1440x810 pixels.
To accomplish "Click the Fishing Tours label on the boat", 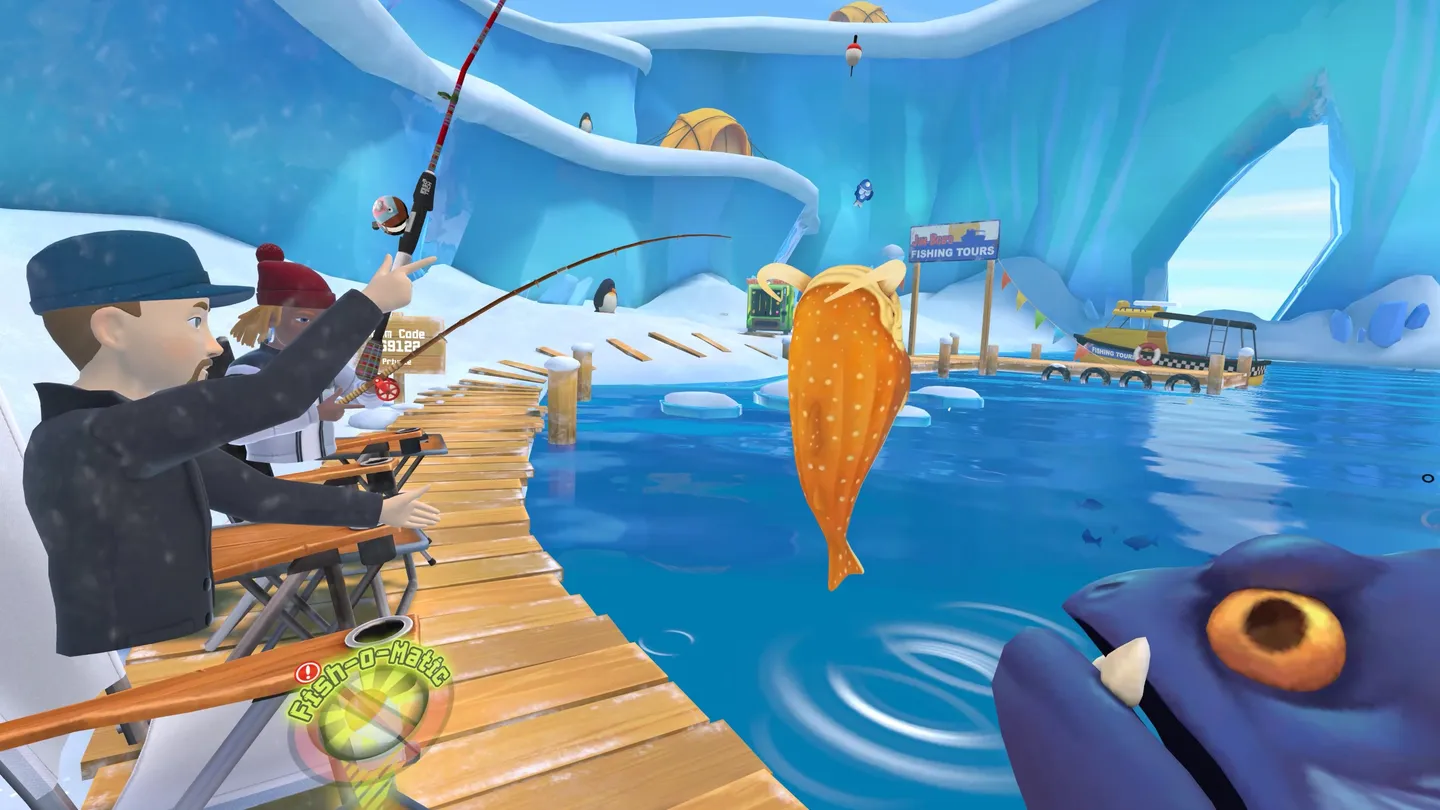I will tap(1112, 351).
